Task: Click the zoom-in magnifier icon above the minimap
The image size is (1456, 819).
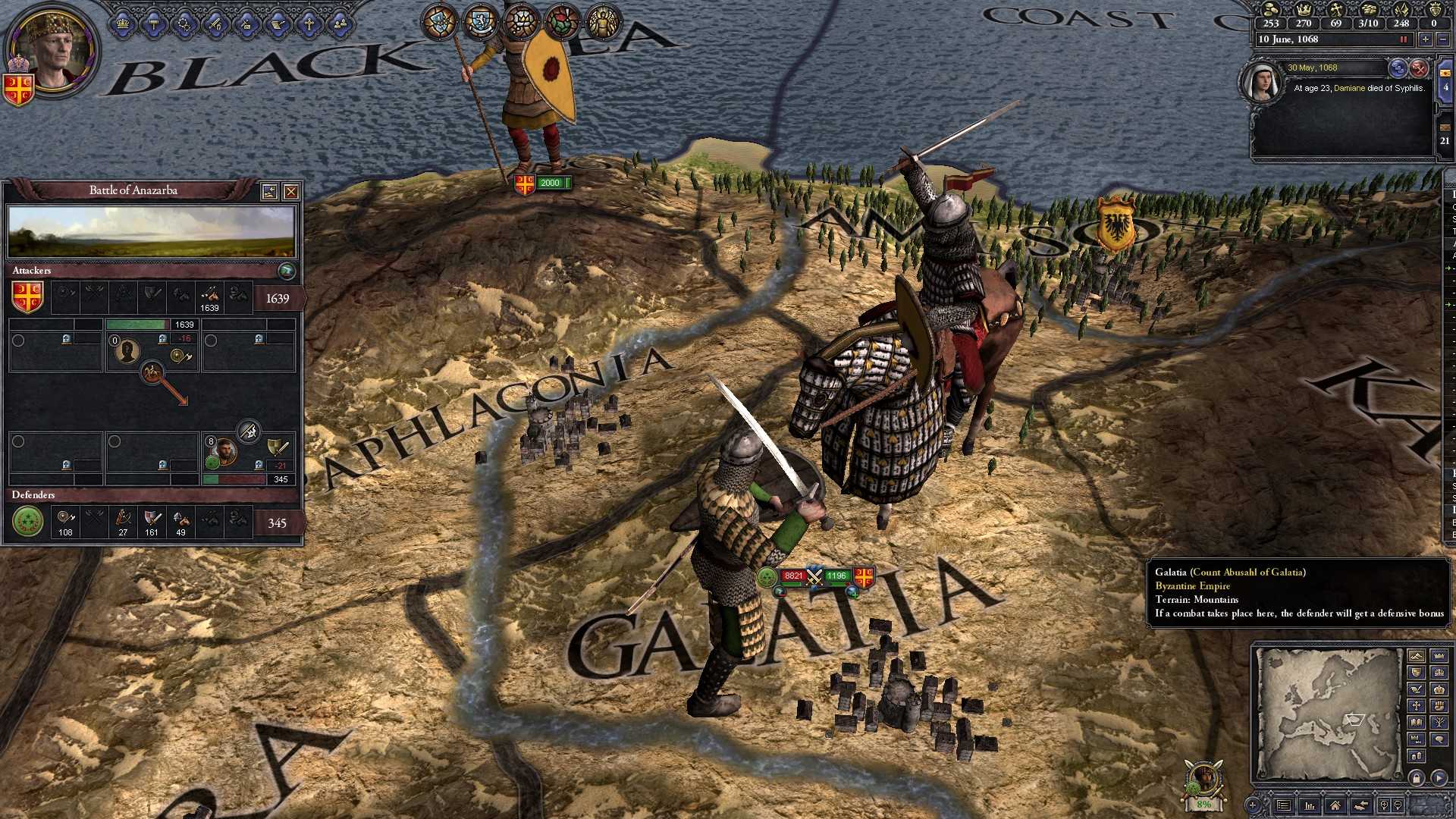Action: point(1384,805)
